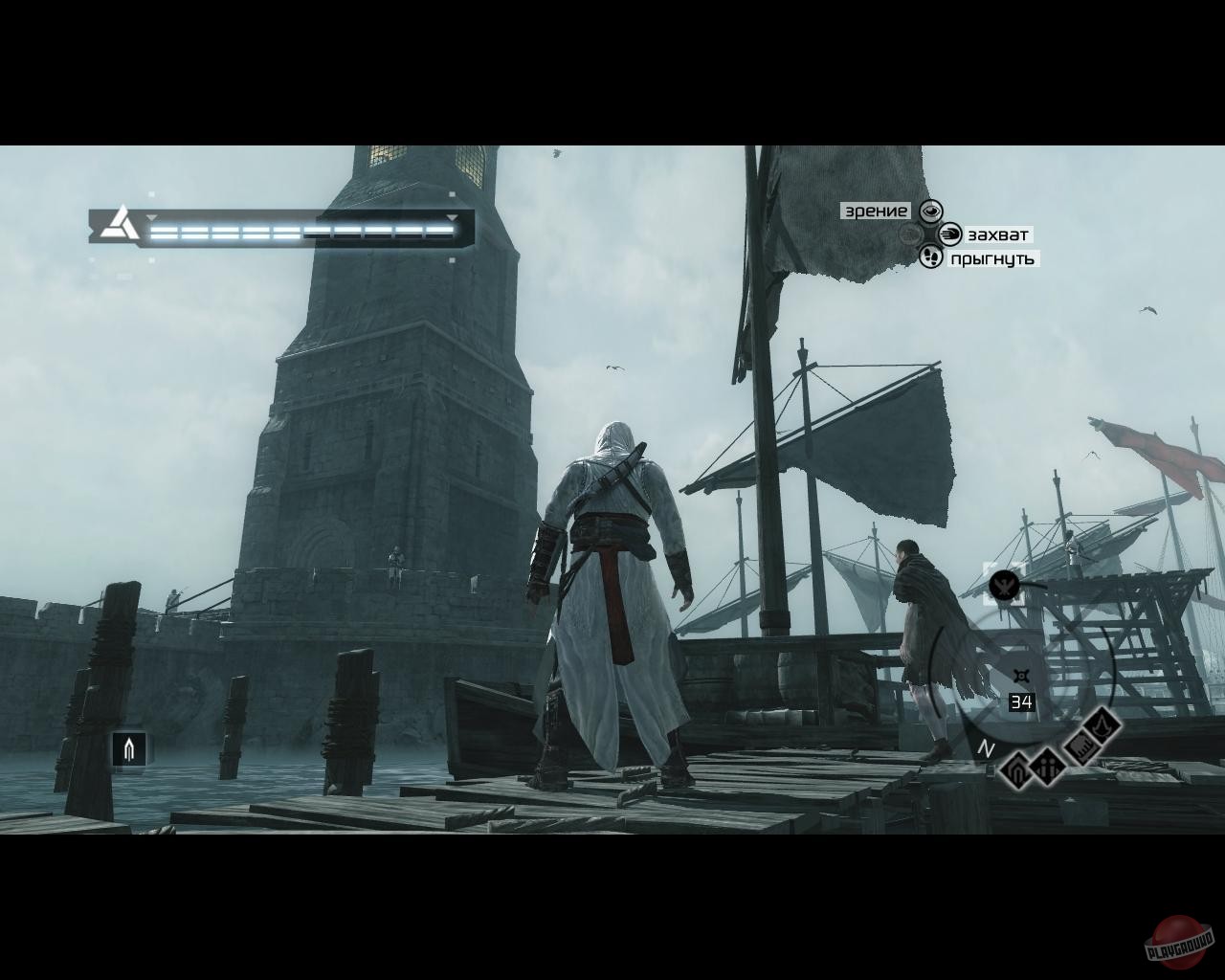The height and width of the screenshot is (980, 1225).
Task: Select the hidden blade hand diamond icon
Action: (1017, 772)
